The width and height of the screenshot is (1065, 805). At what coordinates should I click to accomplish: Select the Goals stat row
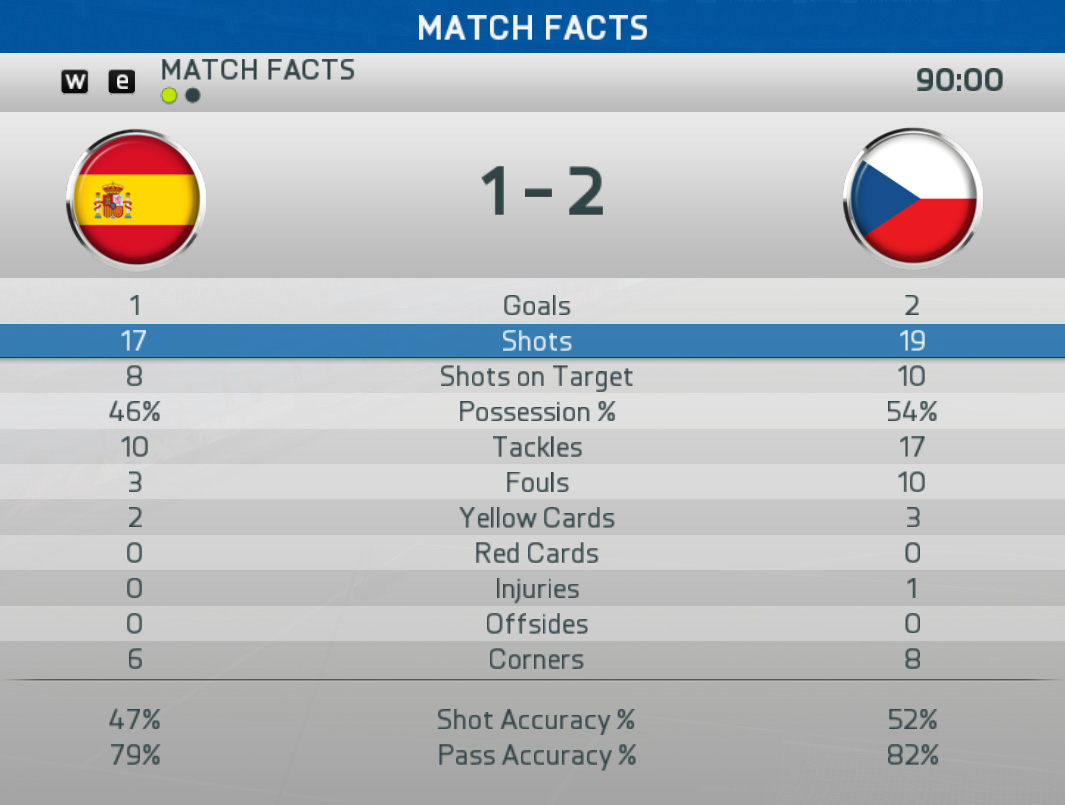point(536,306)
